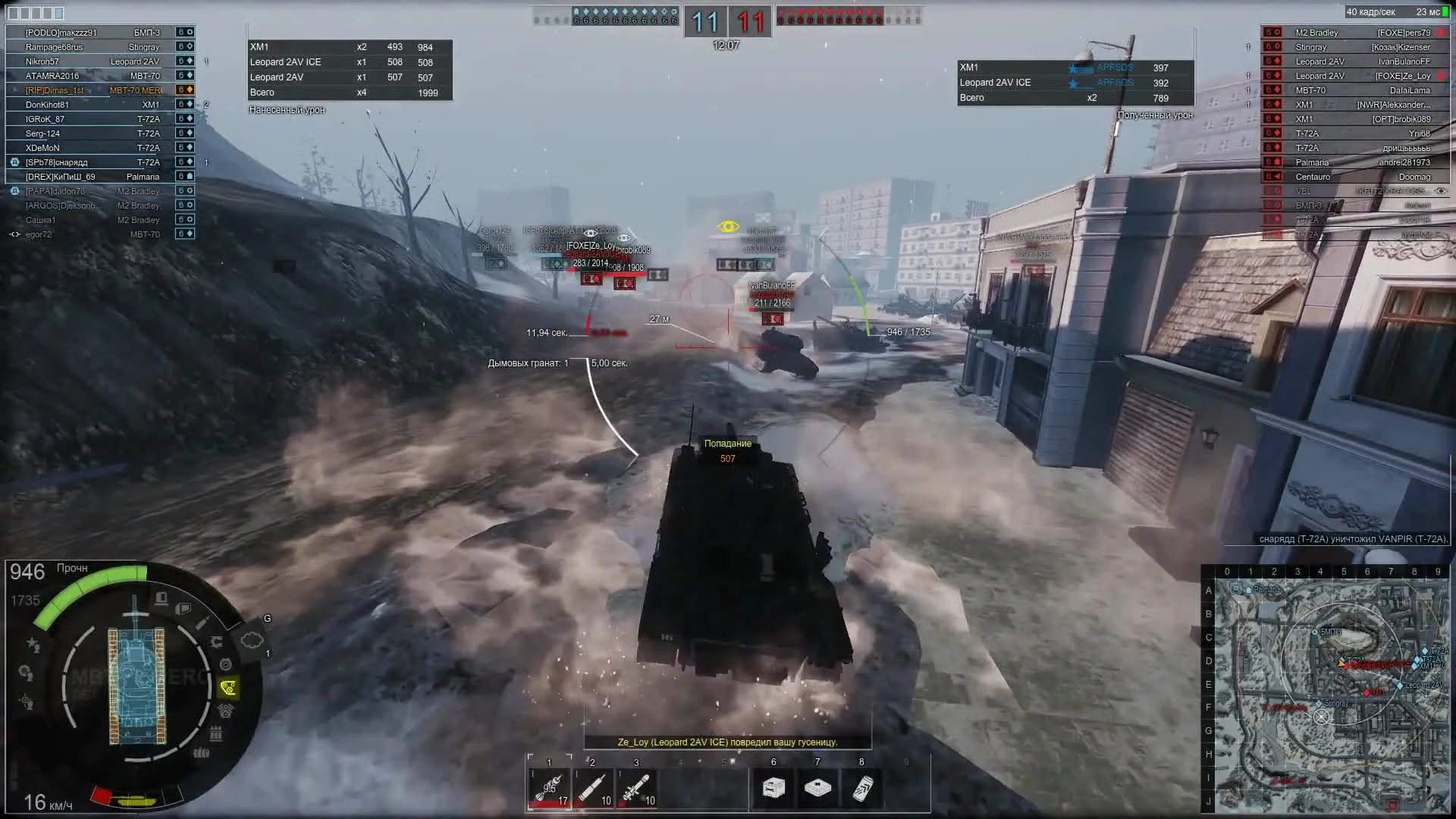Click the yellow damaged track icon
This screenshot has width=1456, height=819.
pyautogui.click(x=229, y=686)
